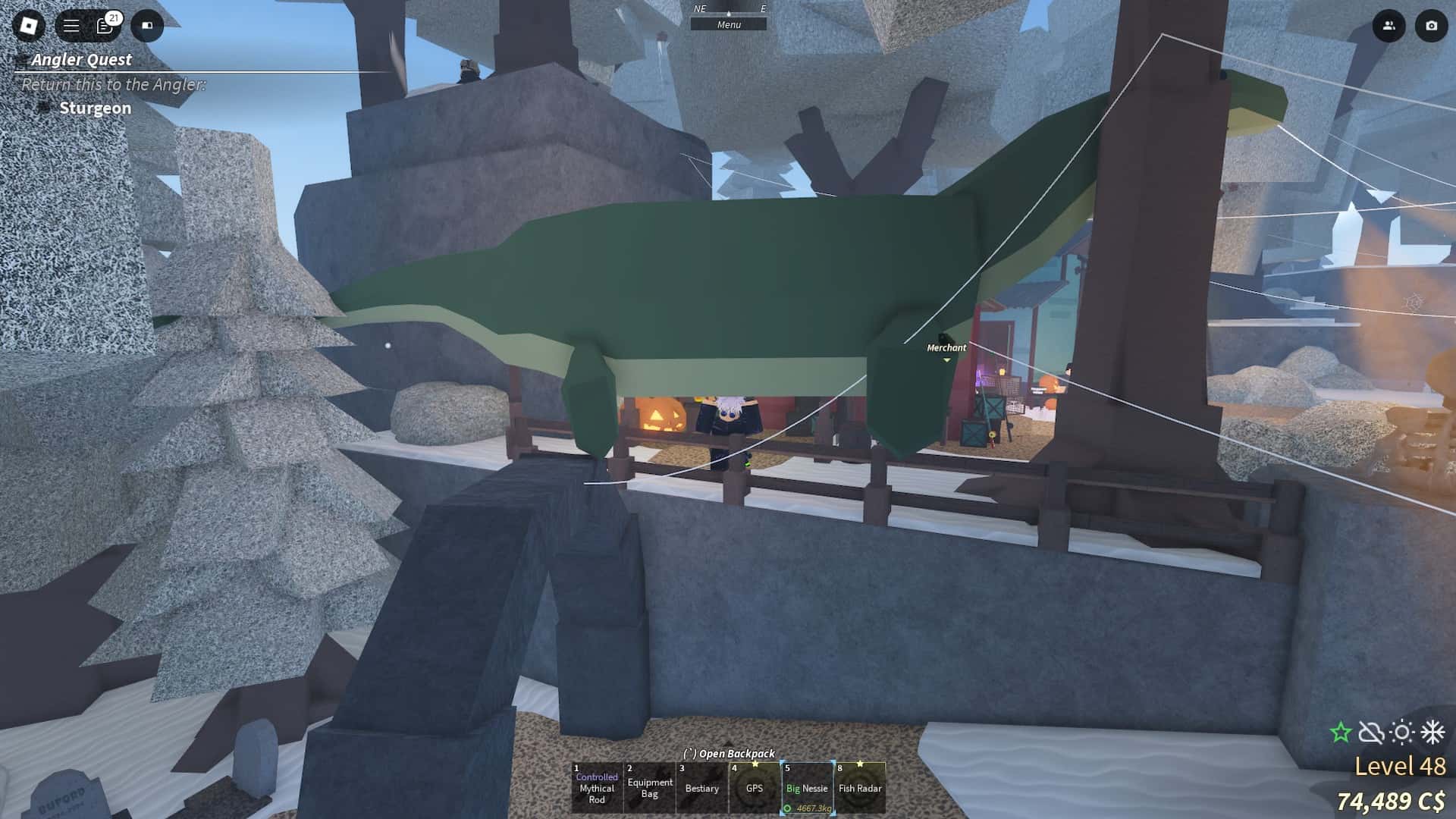Open the Menu bar under the compass
This screenshot has width=1456, height=819.
tap(730, 24)
